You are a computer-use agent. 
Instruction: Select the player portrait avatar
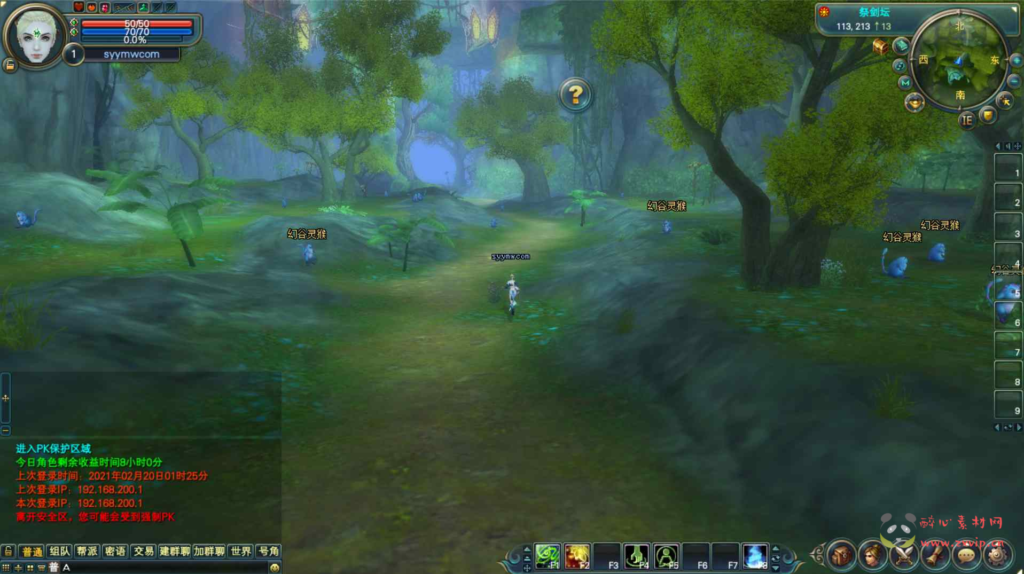35,37
